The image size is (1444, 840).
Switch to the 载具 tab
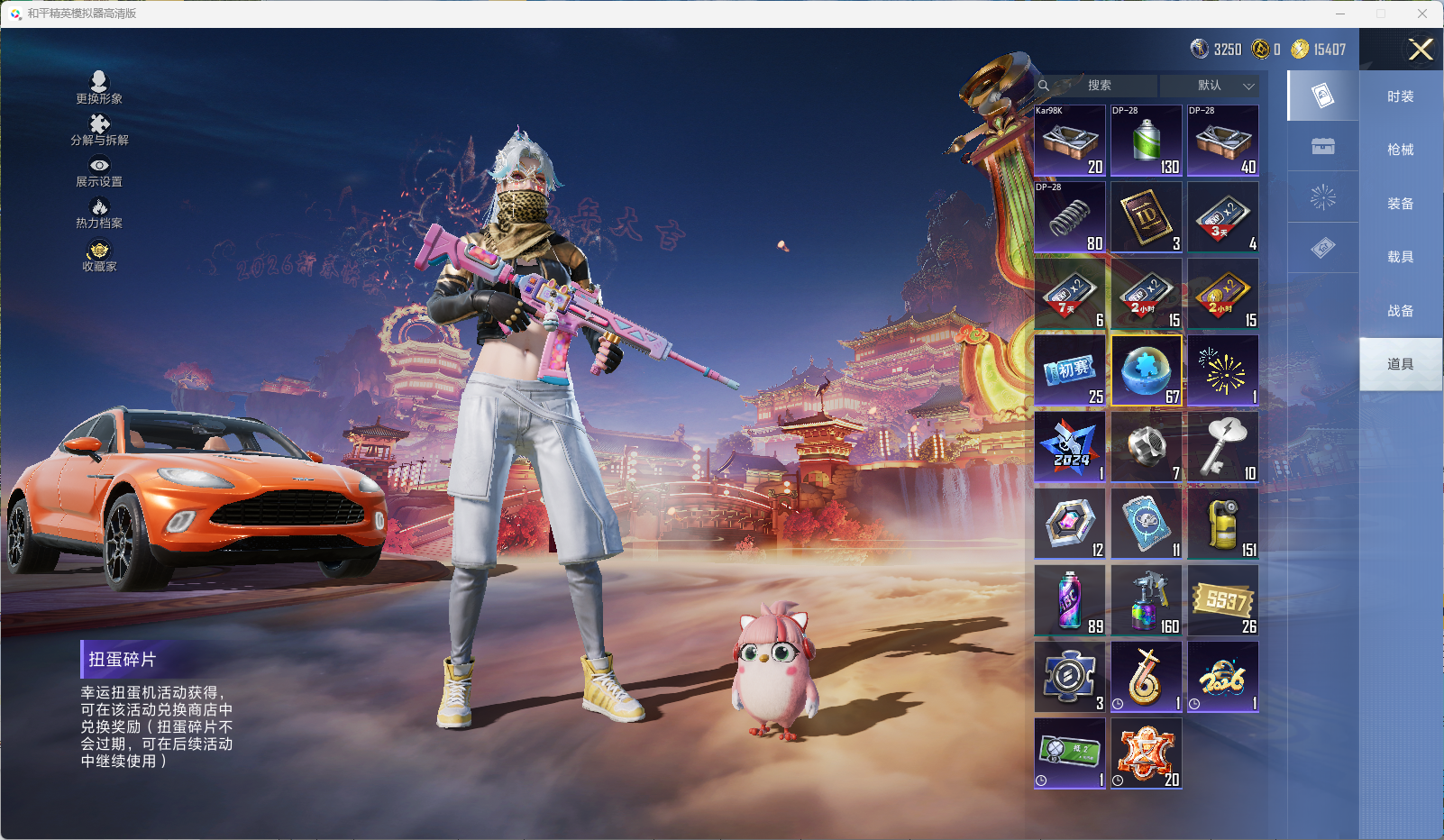tap(1400, 257)
